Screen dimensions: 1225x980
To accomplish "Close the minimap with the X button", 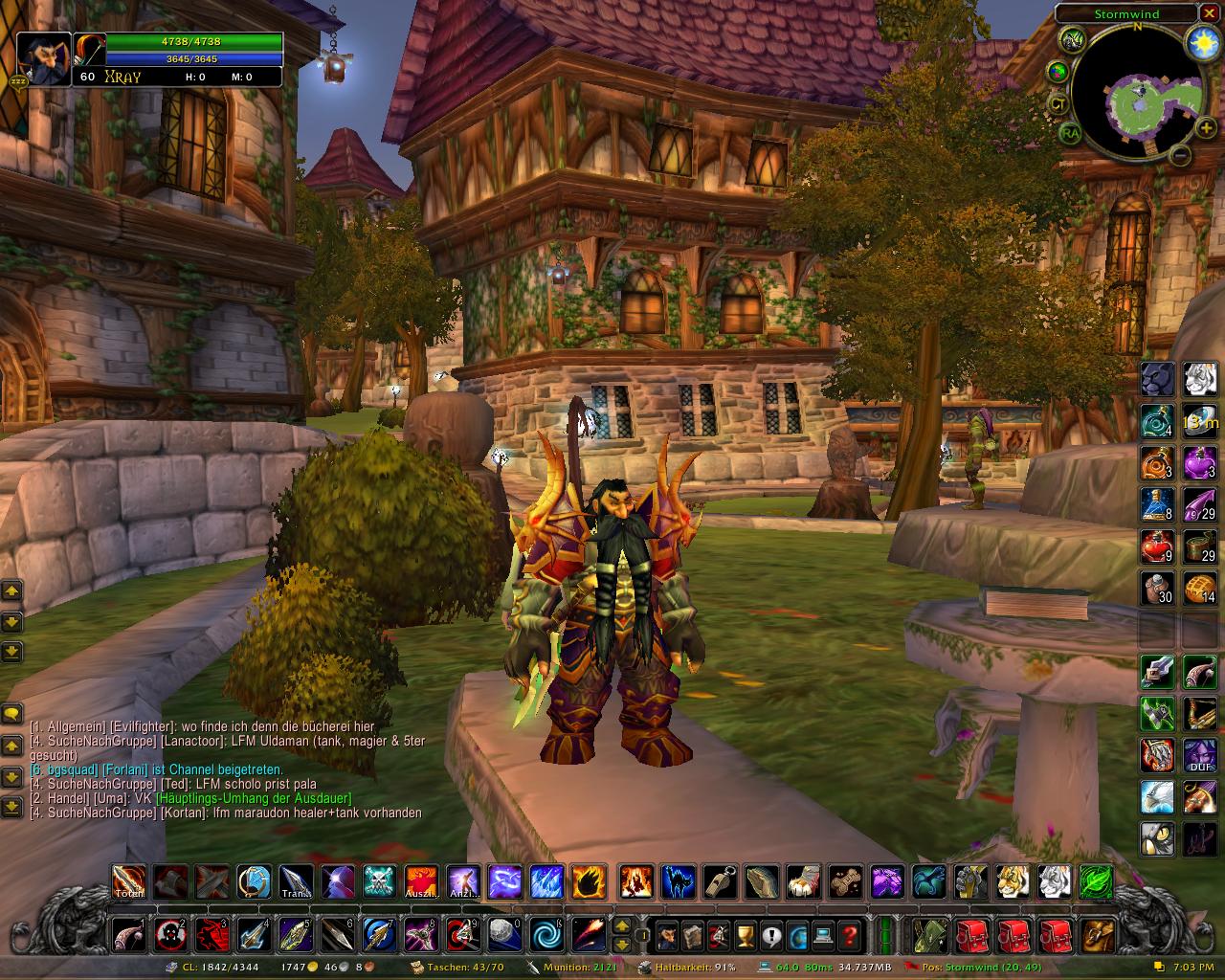I will pyautogui.click(x=1208, y=14).
